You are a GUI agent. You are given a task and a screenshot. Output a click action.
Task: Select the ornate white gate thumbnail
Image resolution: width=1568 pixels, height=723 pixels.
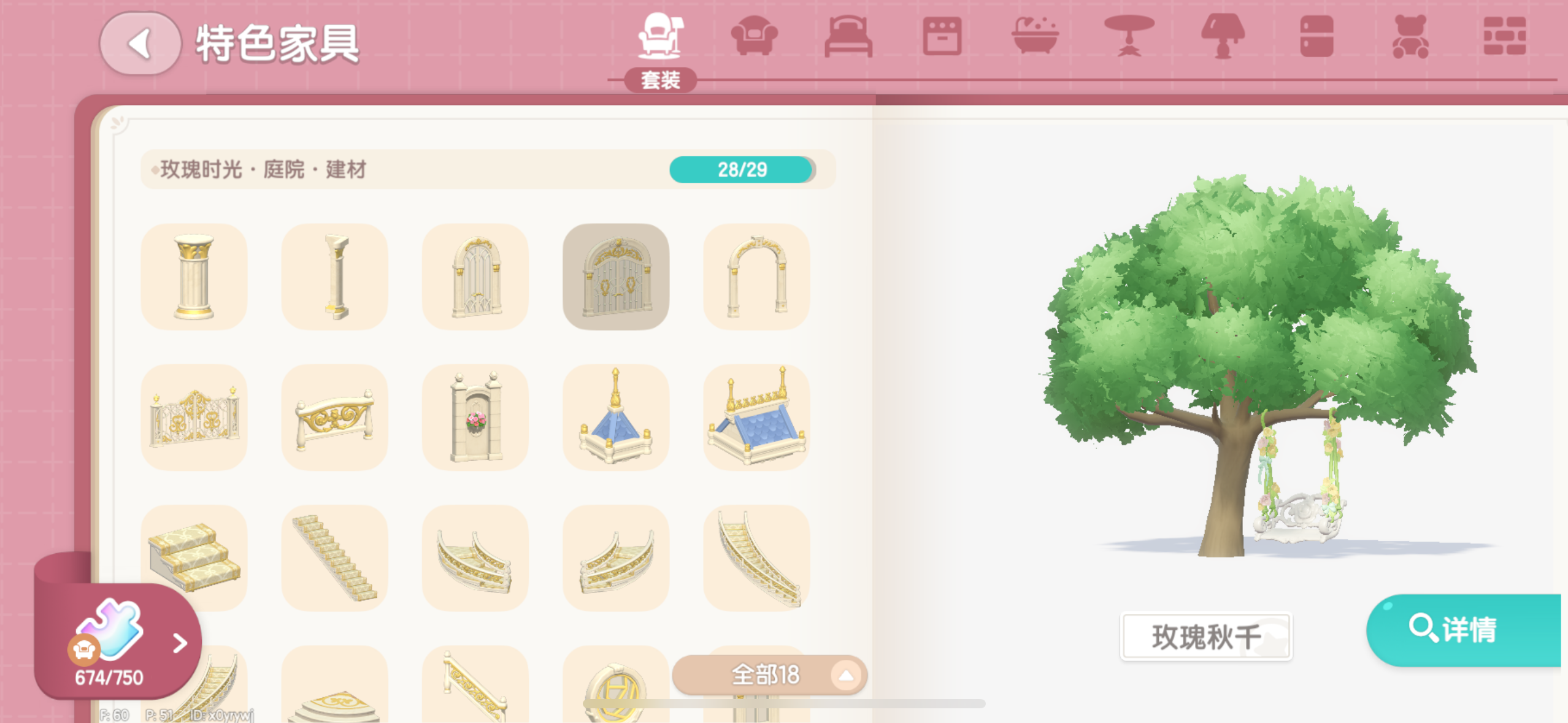pyautogui.click(x=616, y=275)
